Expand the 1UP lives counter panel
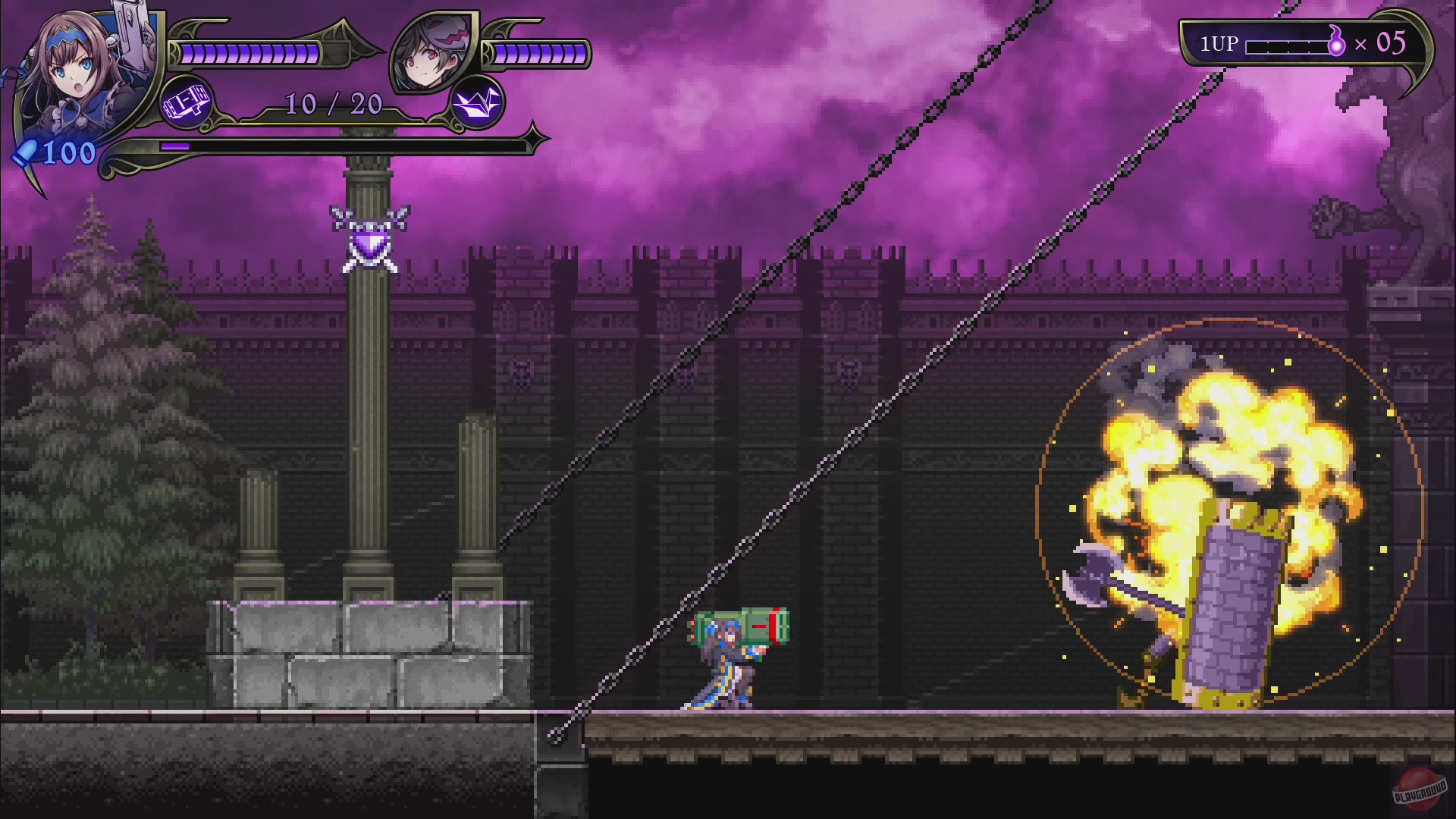The image size is (1456, 819). click(x=1311, y=43)
